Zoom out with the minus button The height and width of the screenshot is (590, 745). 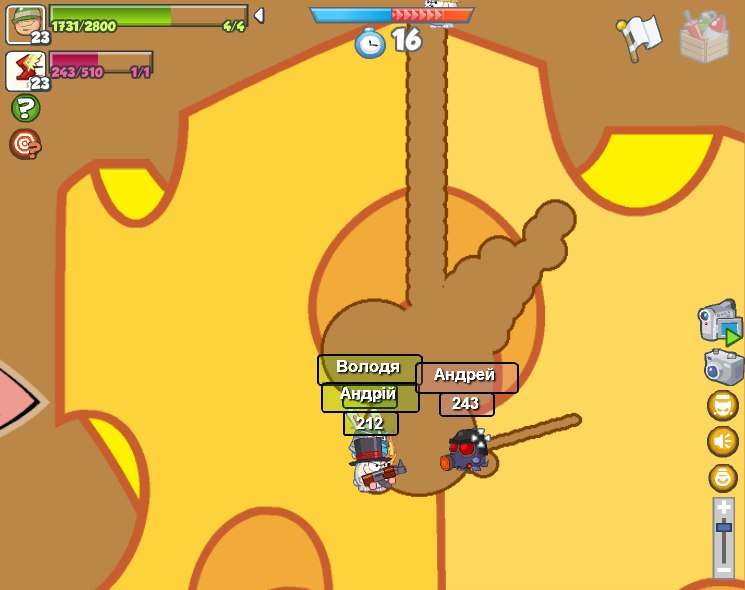tap(723, 569)
